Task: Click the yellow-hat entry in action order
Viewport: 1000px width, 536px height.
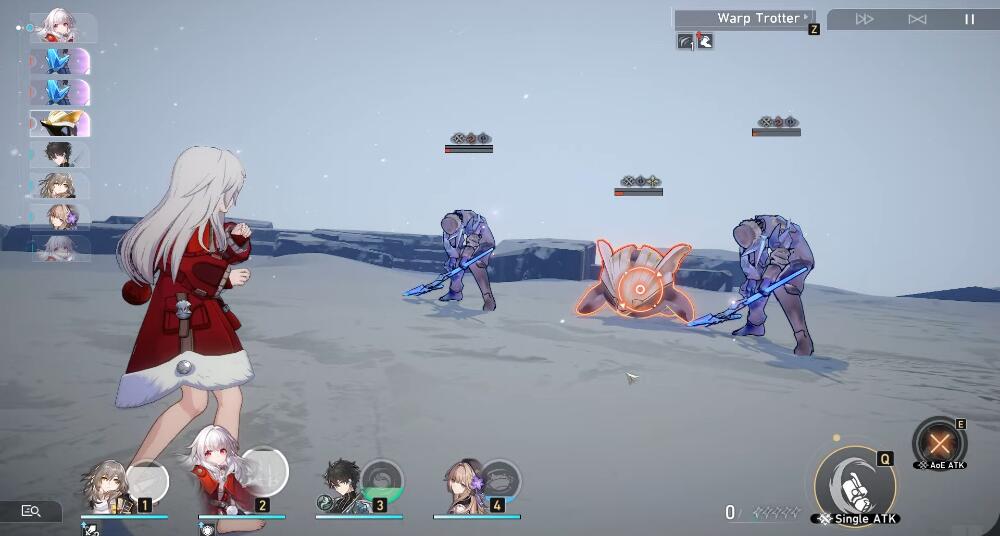Action: click(x=59, y=123)
